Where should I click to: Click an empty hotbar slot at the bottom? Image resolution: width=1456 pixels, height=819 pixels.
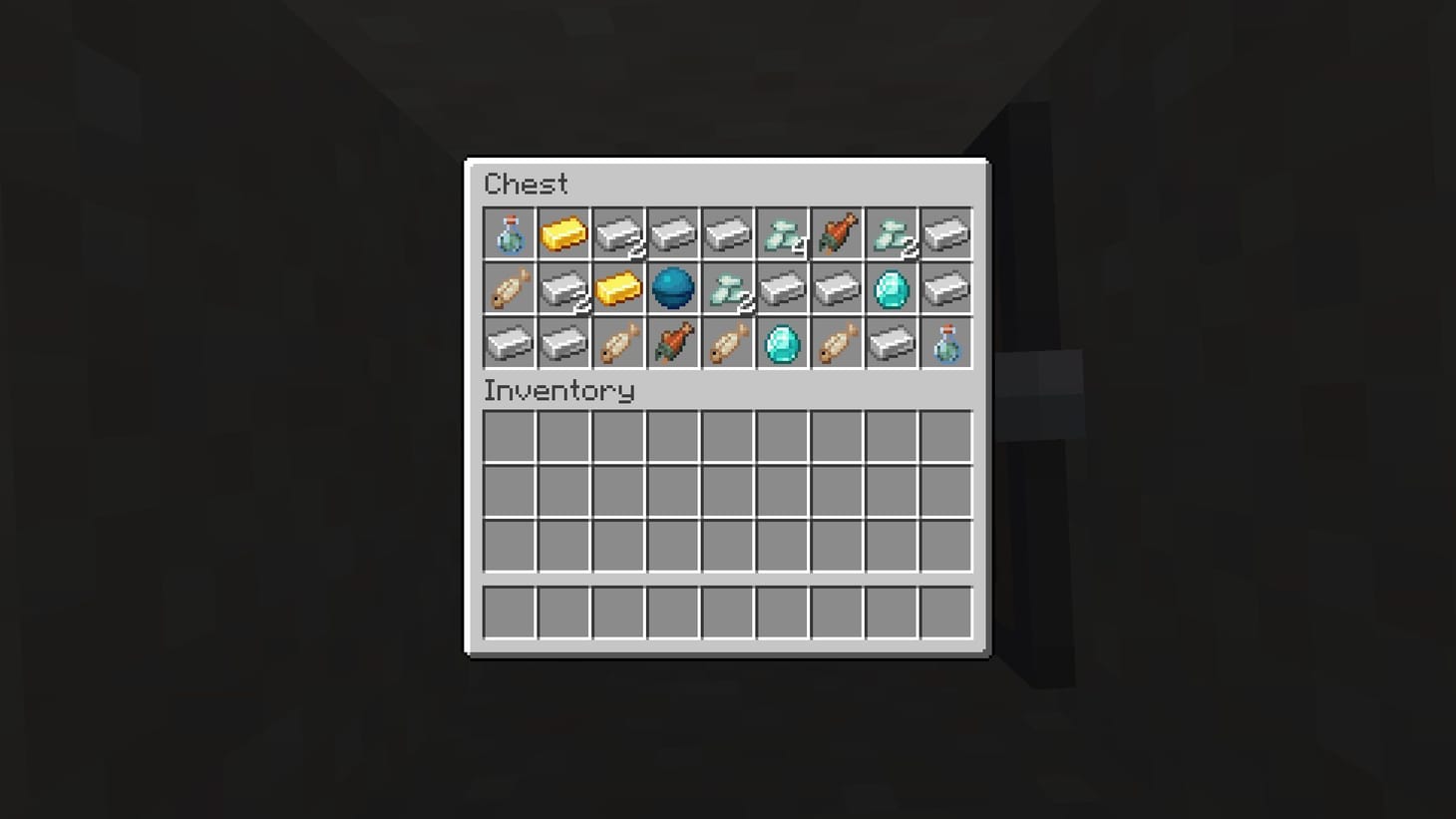pos(509,613)
